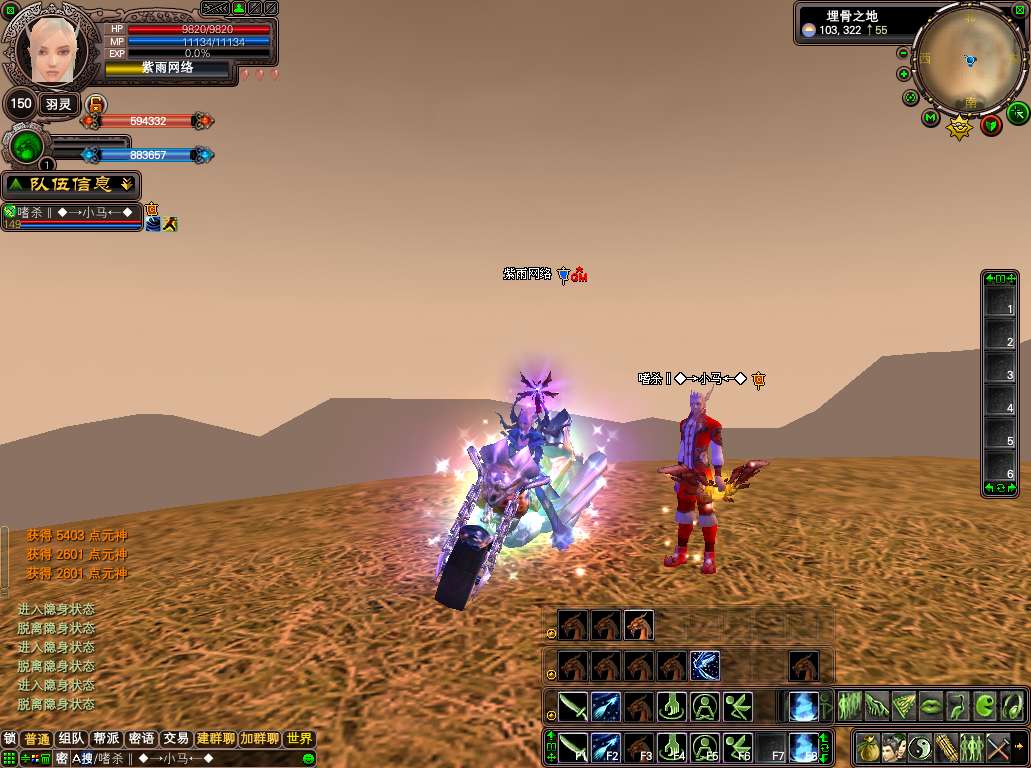Use the meditation pose skill on F5
Image resolution: width=1031 pixels, height=768 pixels.
706,746
